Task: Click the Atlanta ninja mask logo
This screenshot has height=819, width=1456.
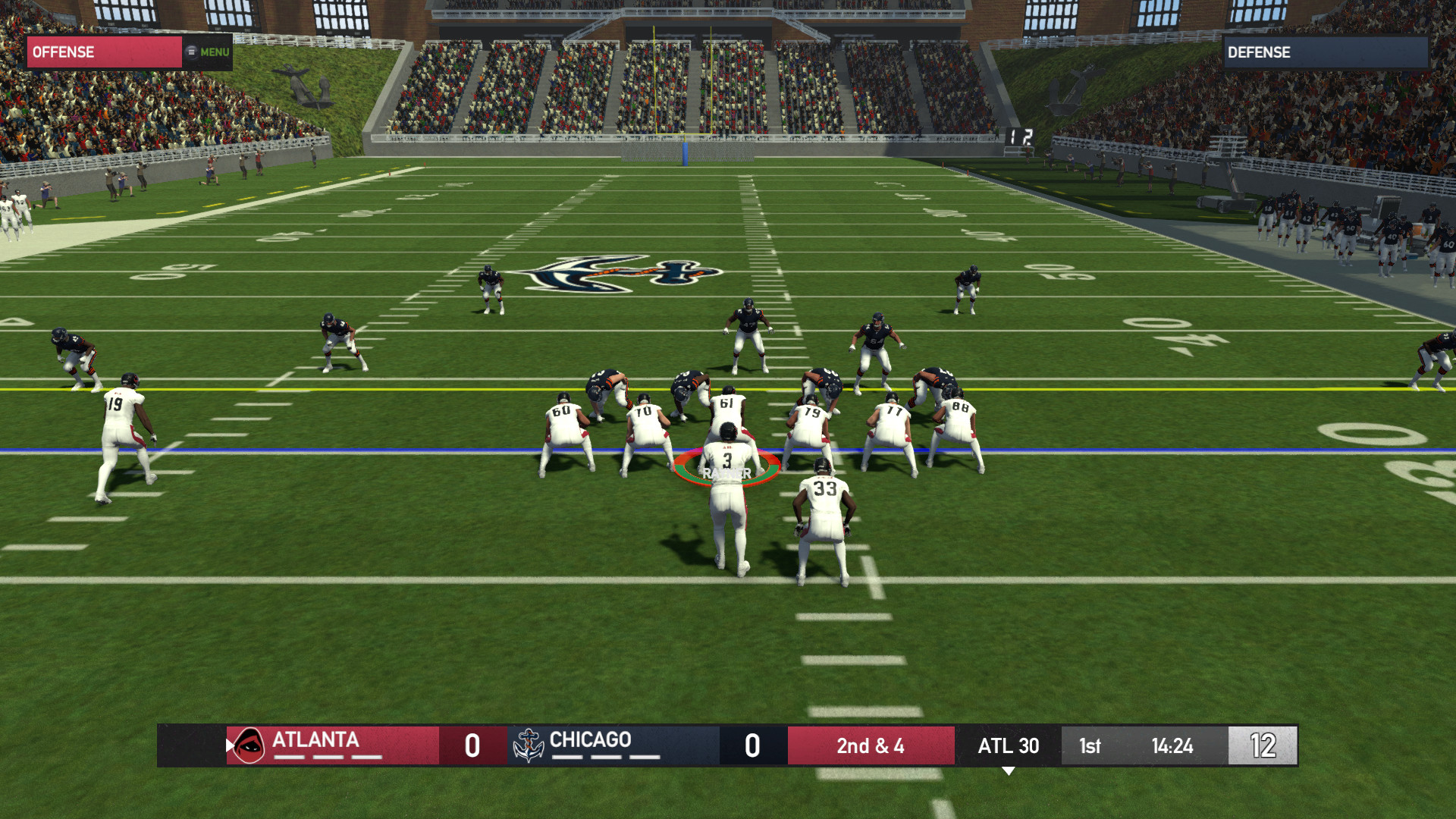Action: [250, 745]
